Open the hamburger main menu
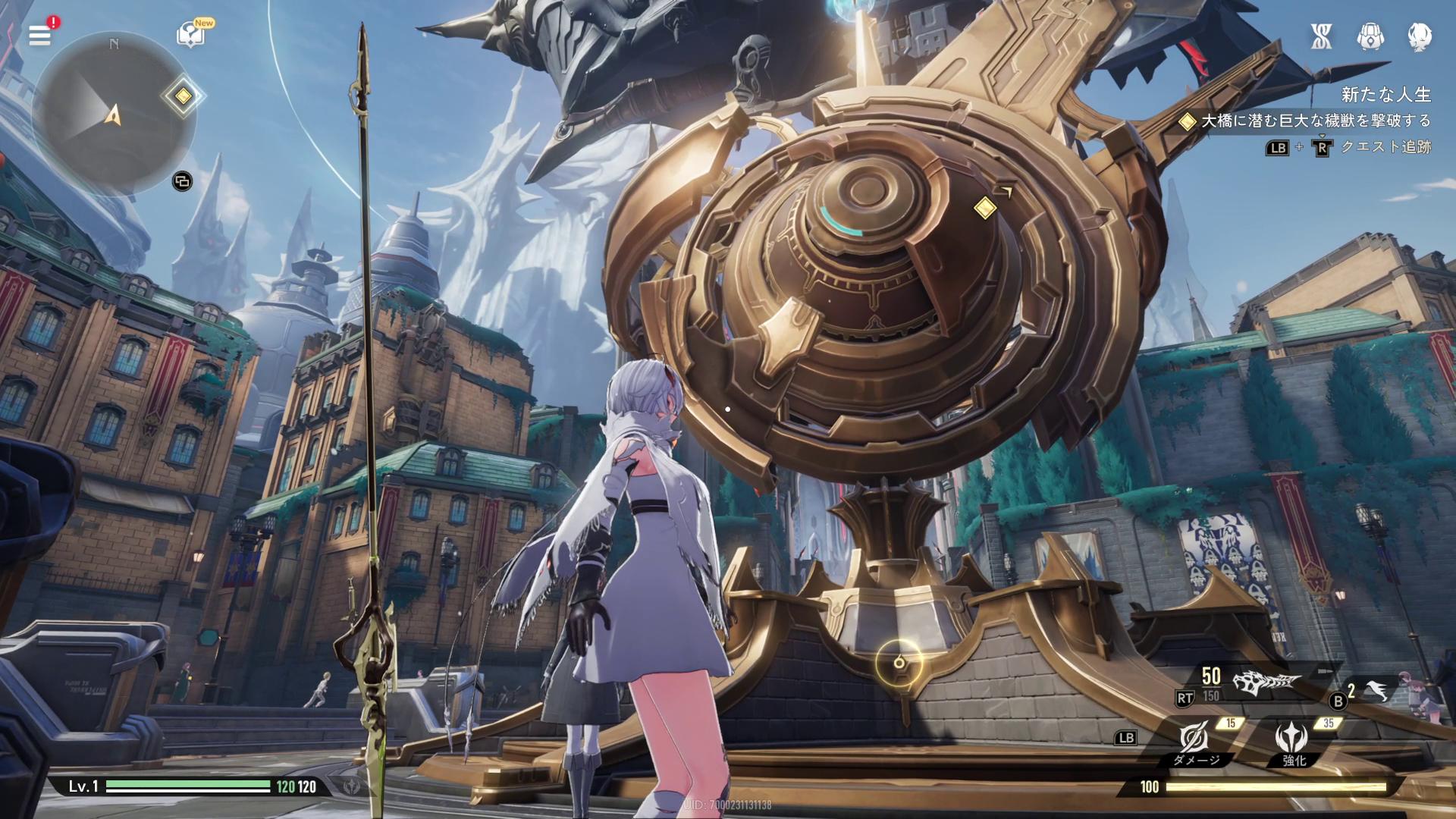 39,35
